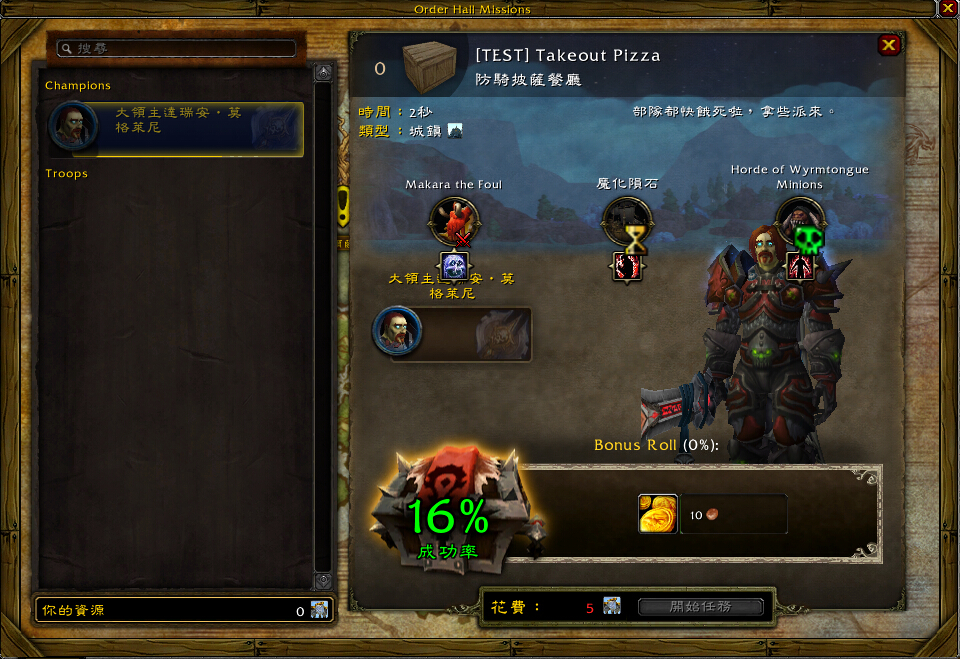The height and width of the screenshot is (659, 960).
Task: Click the mission crate icon
Action: pyautogui.click(x=430, y=65)
